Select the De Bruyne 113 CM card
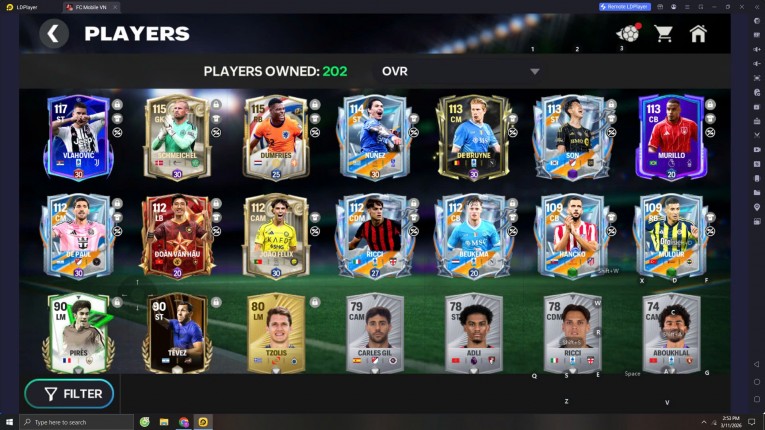This screenshot has height=430, width=765. (473, 137)
